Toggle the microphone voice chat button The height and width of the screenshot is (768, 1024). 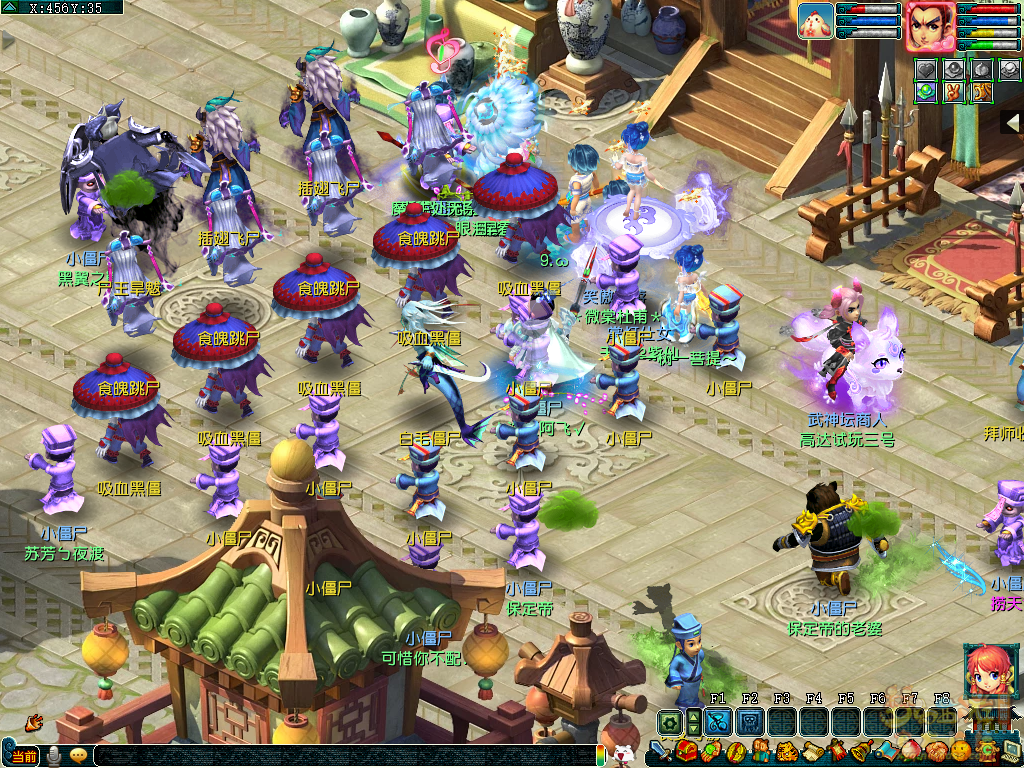tap(53, 757)
